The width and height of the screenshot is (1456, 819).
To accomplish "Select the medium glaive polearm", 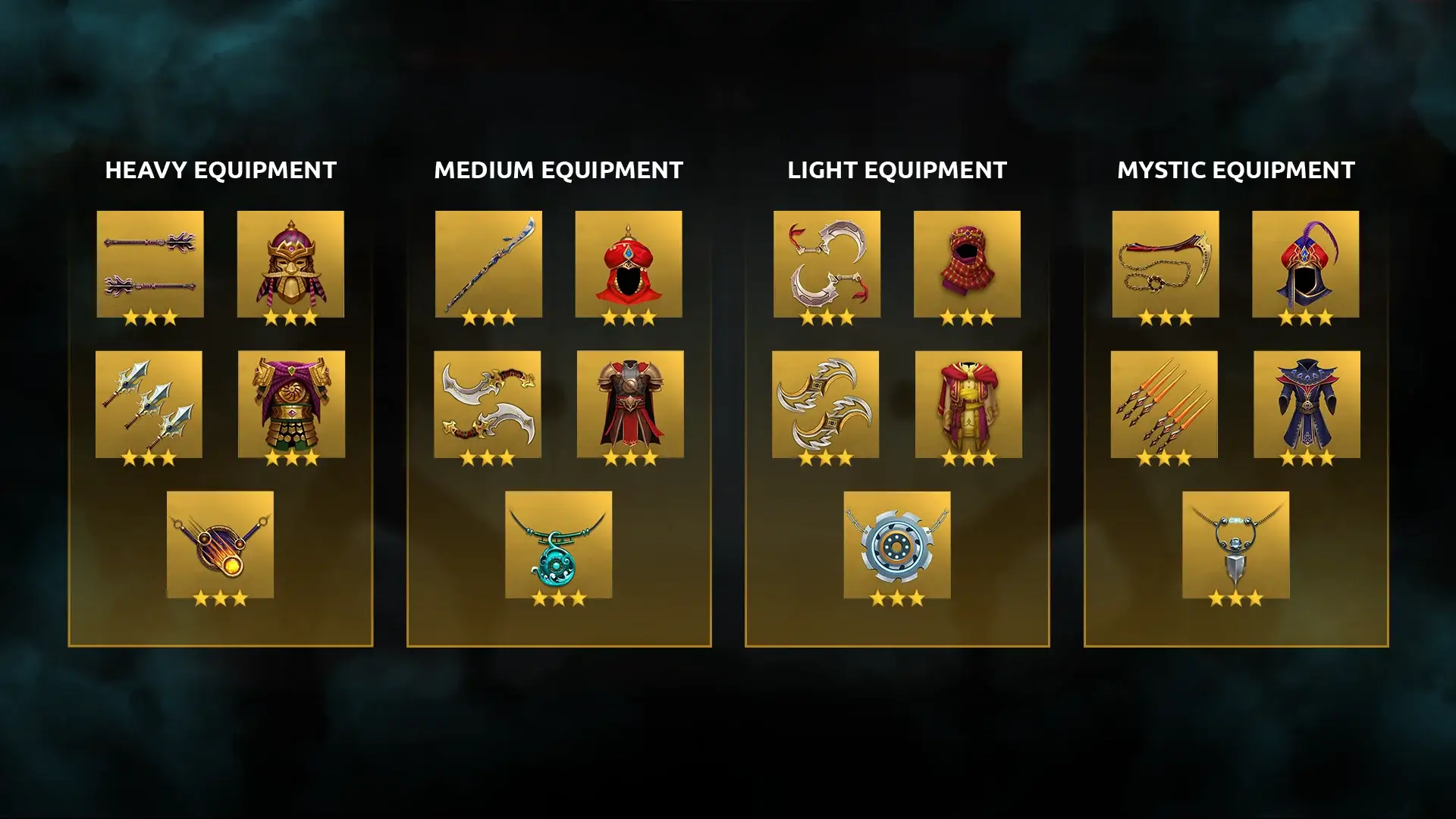I will point(488,264).
